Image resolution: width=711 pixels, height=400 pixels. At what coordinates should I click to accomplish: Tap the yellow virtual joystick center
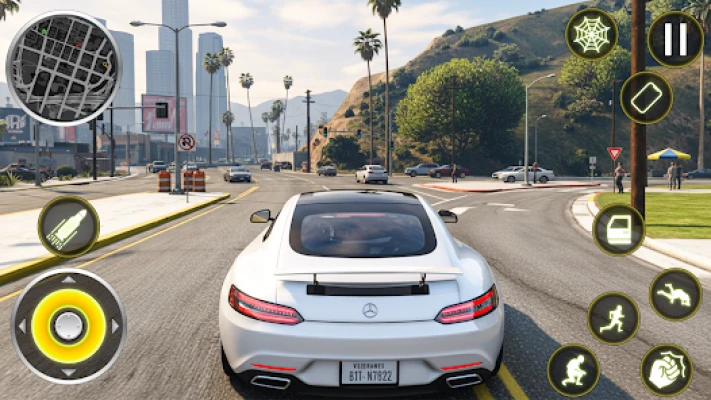[68, 325]
